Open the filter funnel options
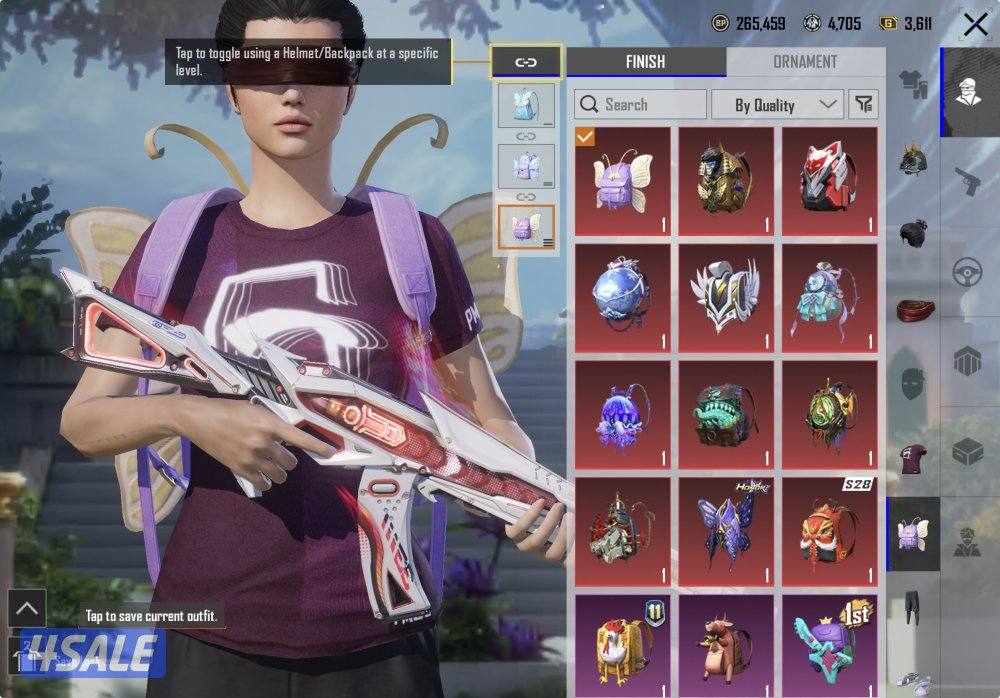 863,104
